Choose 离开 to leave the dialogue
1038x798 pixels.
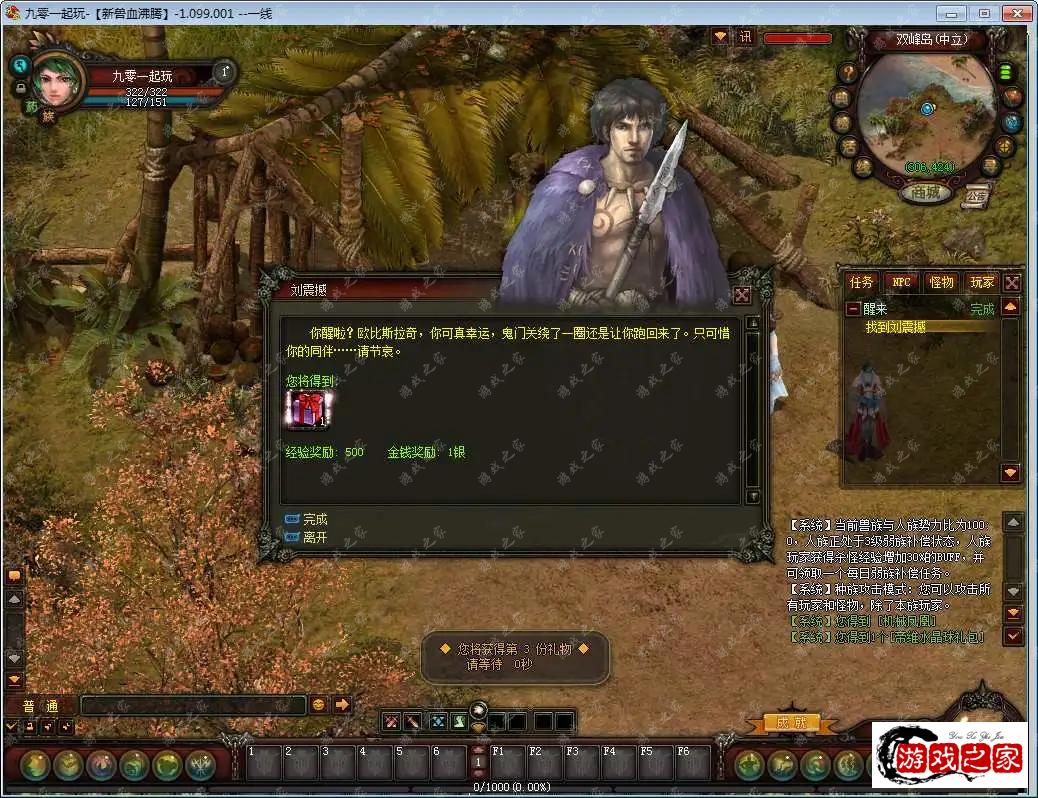tap(314, 537)
